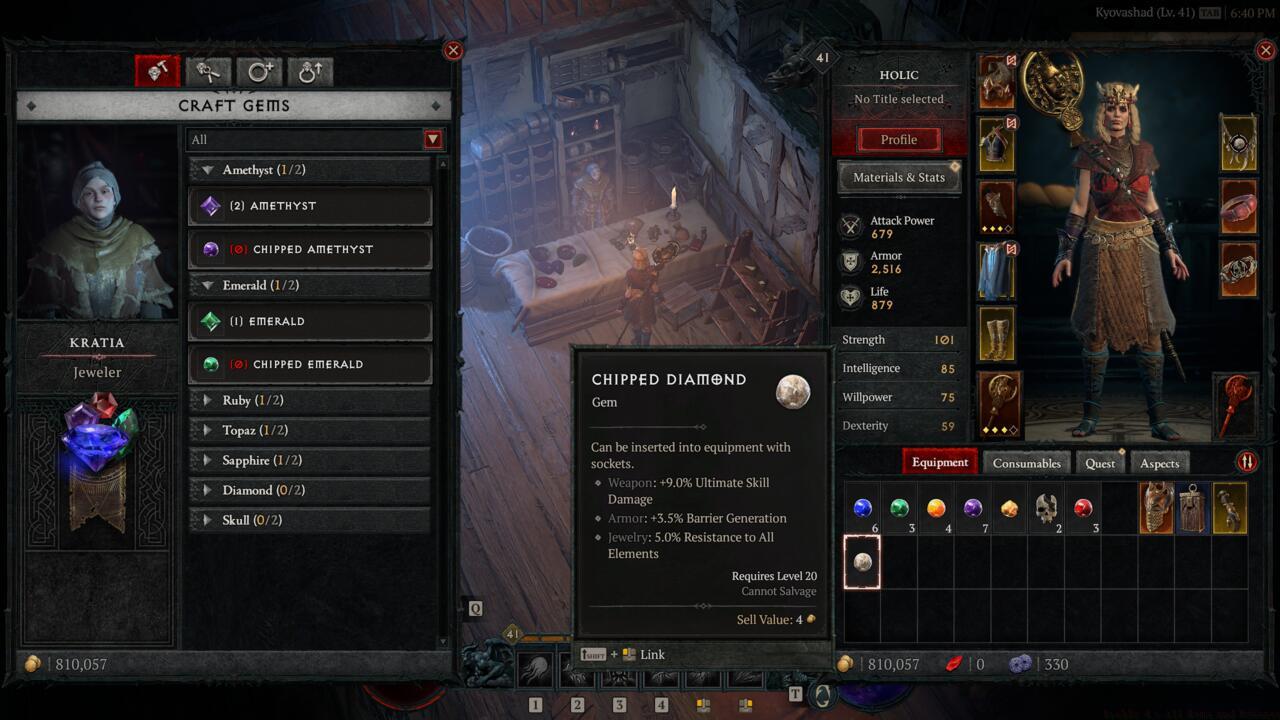Viewport: 1280px width, 720px height.
Task: Close the character inventory panel
Action: (x=1266, y=51)
